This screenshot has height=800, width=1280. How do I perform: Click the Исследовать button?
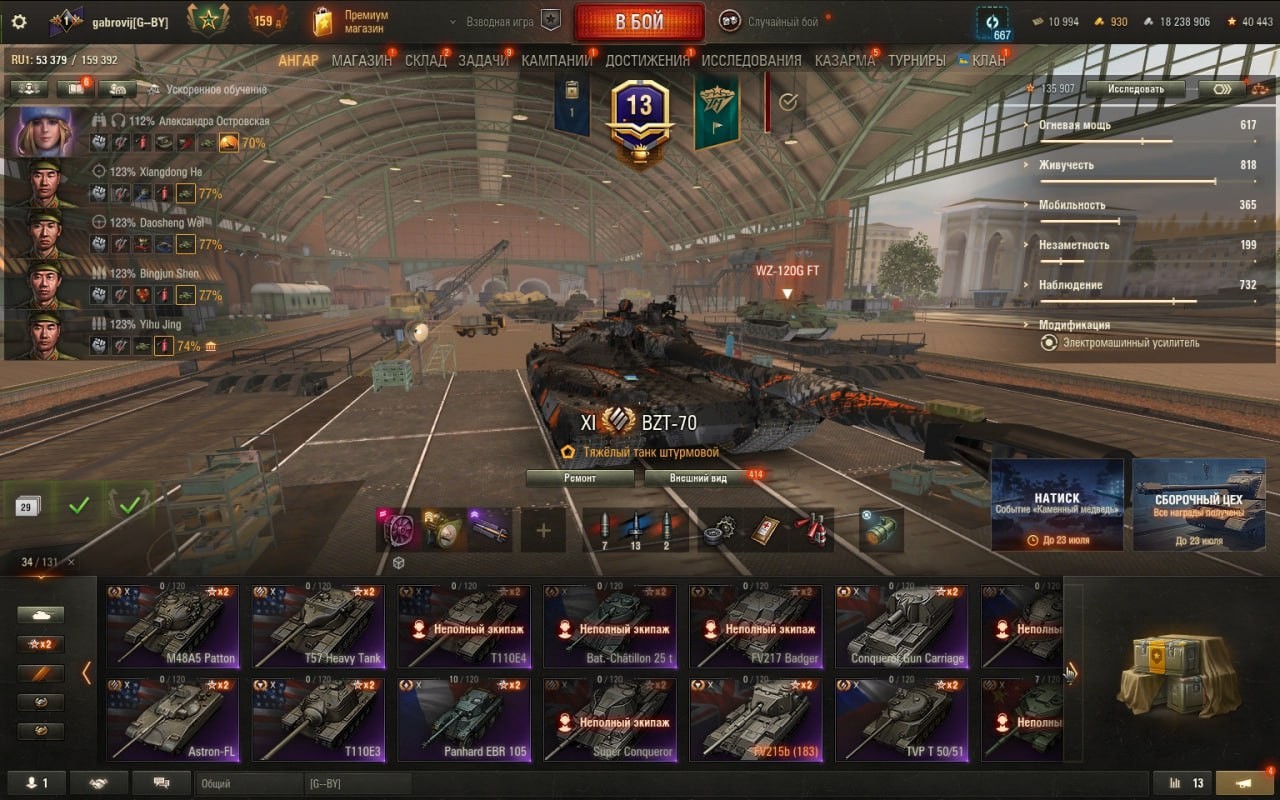click(x=1135, y=89)
